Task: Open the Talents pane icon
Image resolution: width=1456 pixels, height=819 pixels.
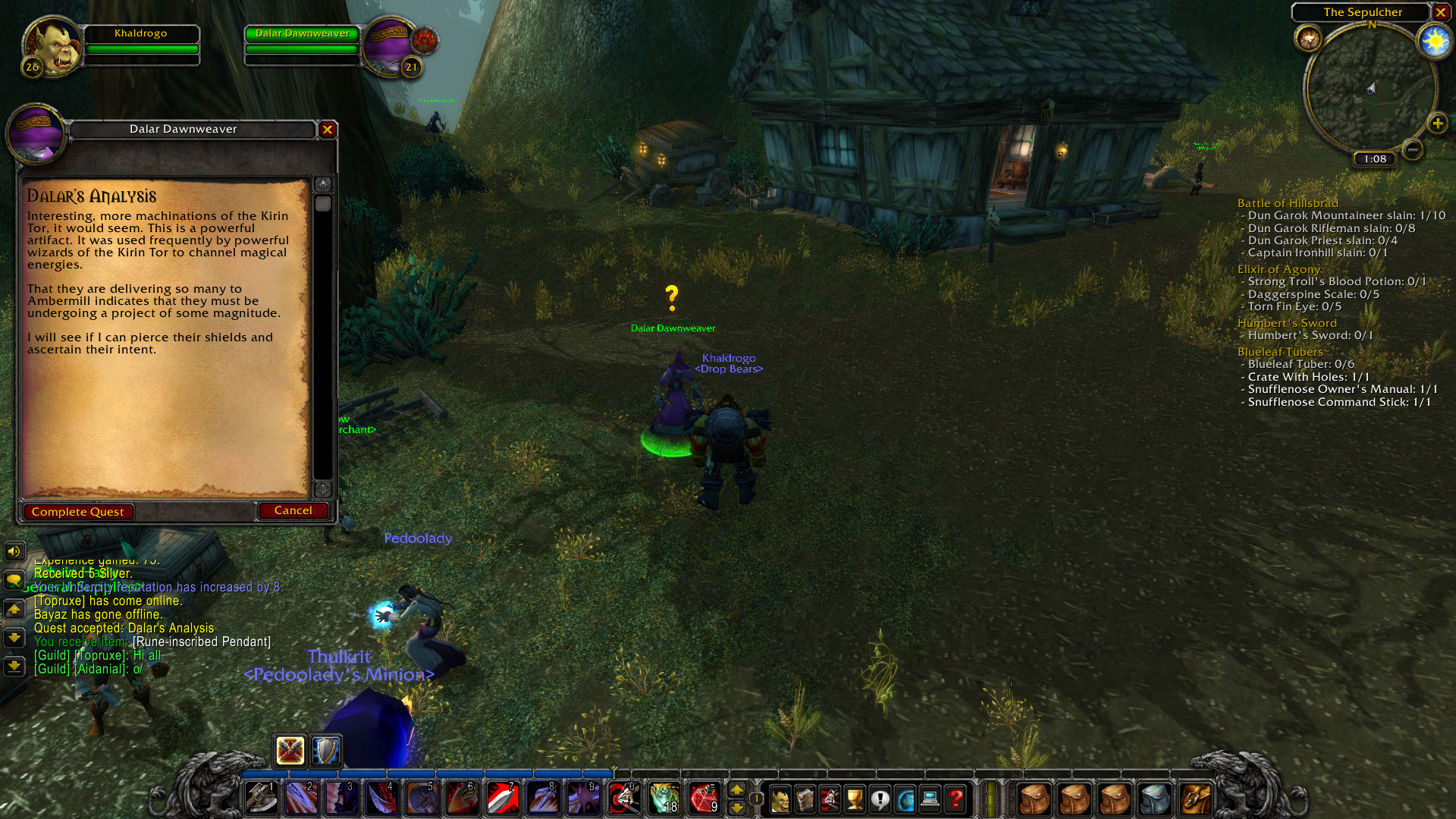Action: 830,798
